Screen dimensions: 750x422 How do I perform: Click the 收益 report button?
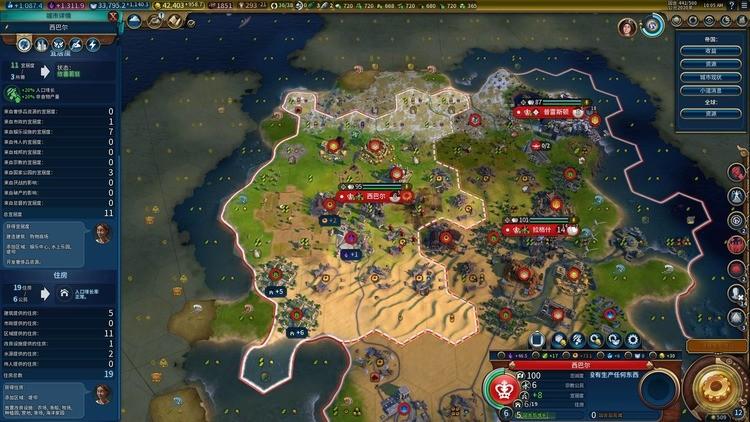(710, 50)
